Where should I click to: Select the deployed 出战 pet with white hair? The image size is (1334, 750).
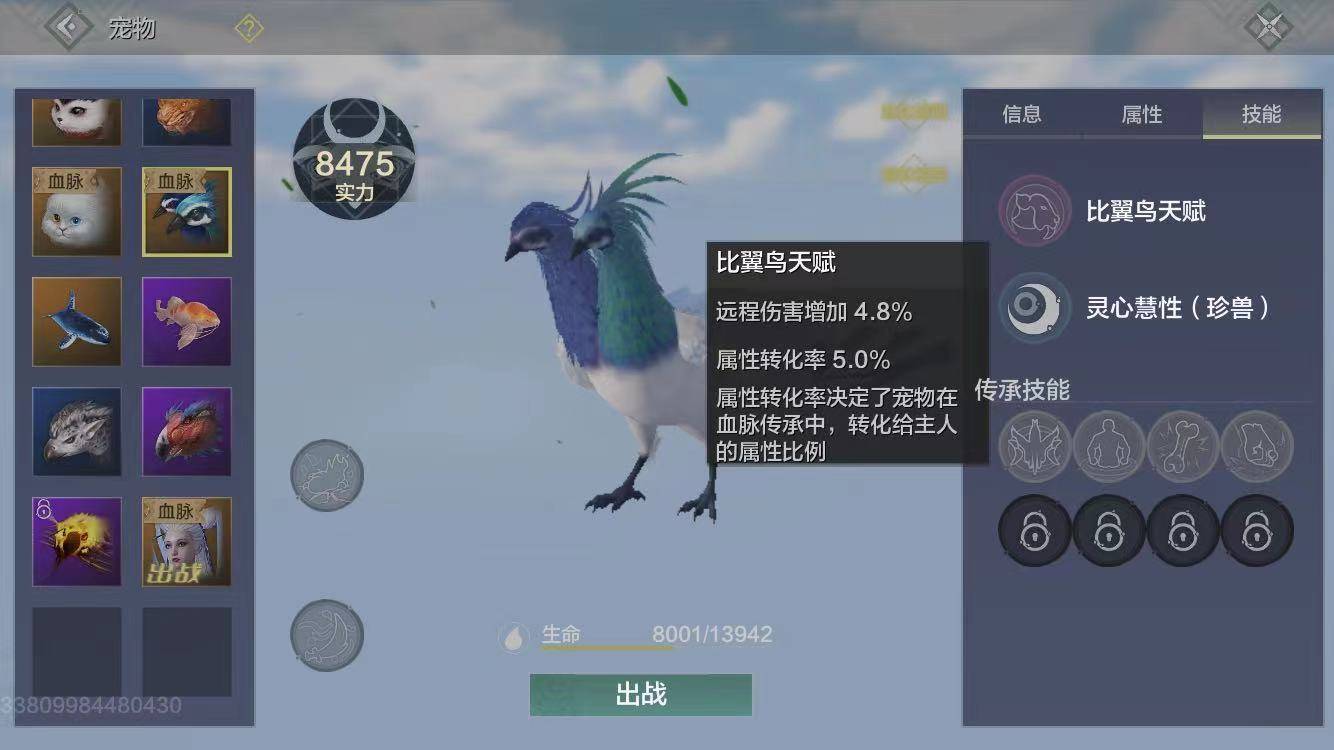[186, 541]
